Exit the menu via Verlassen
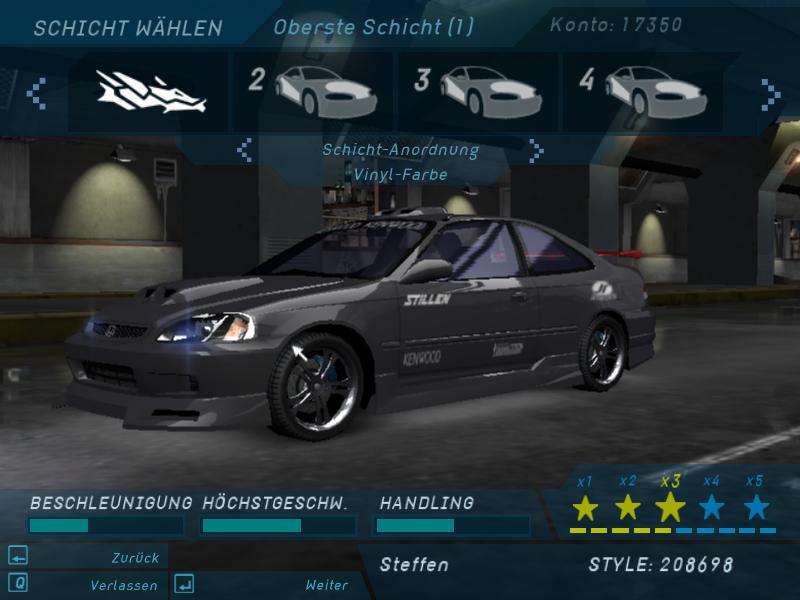This screenshot has height=600, width=800. pyautogui.click(x=123, y=585)
